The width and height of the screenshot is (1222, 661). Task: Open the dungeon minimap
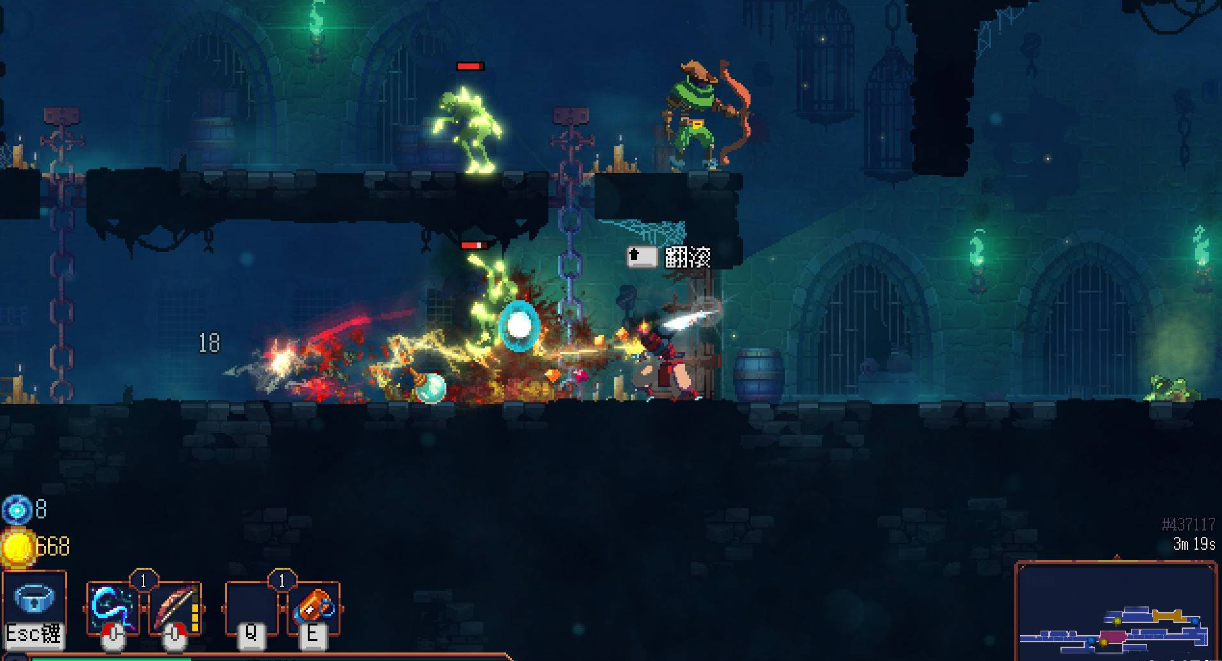(x=1117, y=612)
